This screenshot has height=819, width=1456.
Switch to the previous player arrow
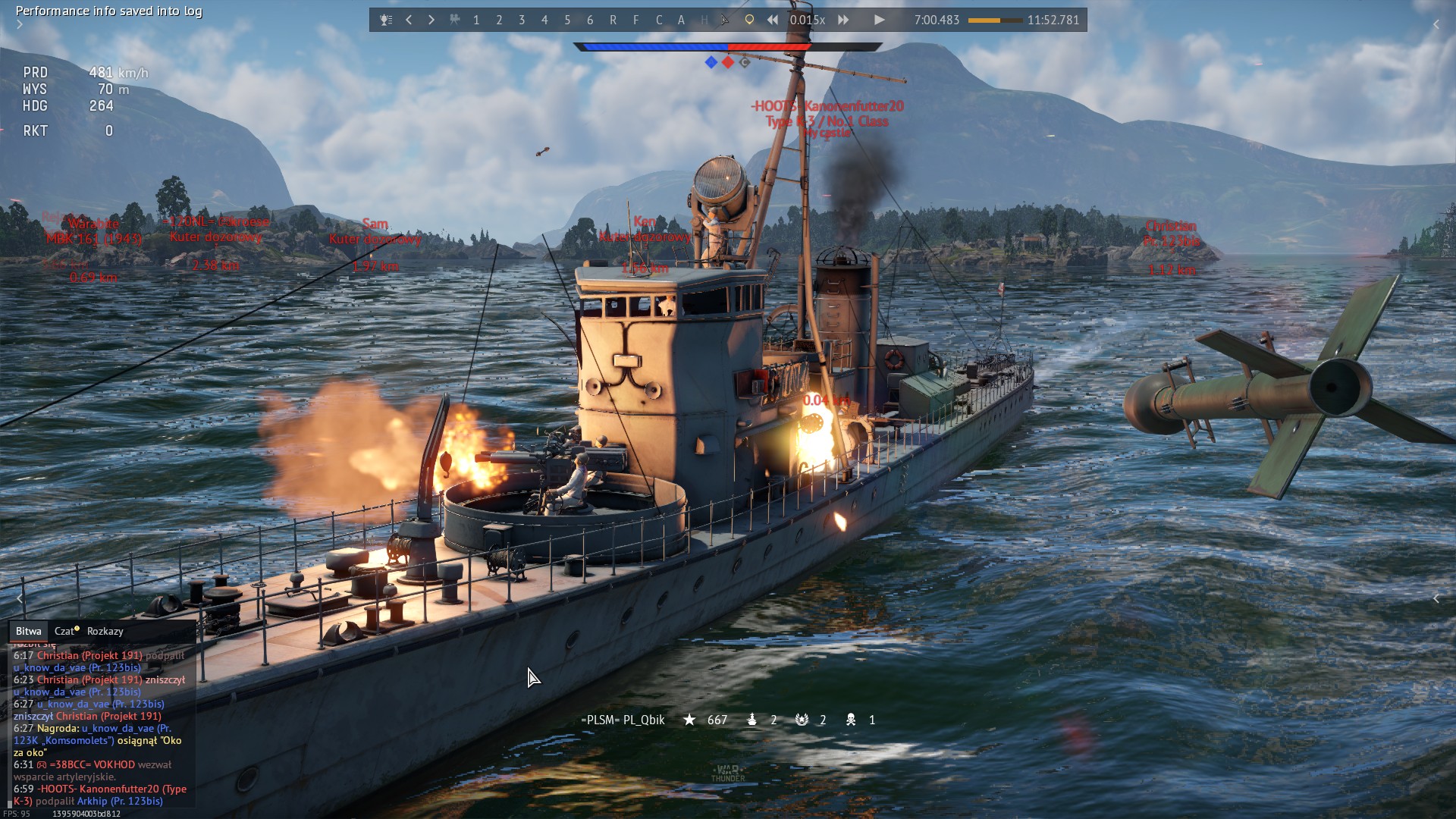tap(409, 20)
